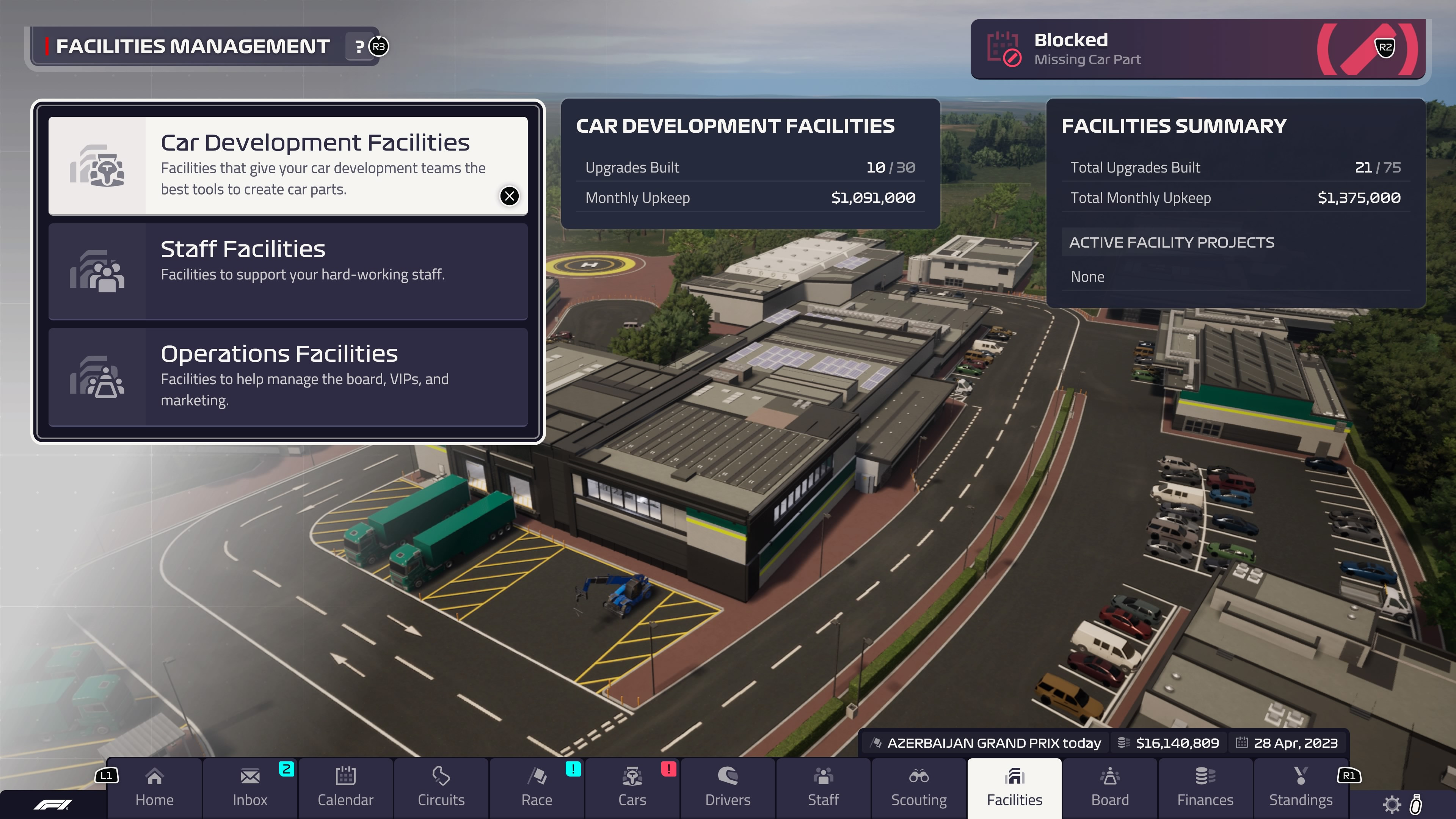
Task: Open settings via the gear icon
Action: point(1392,804)
